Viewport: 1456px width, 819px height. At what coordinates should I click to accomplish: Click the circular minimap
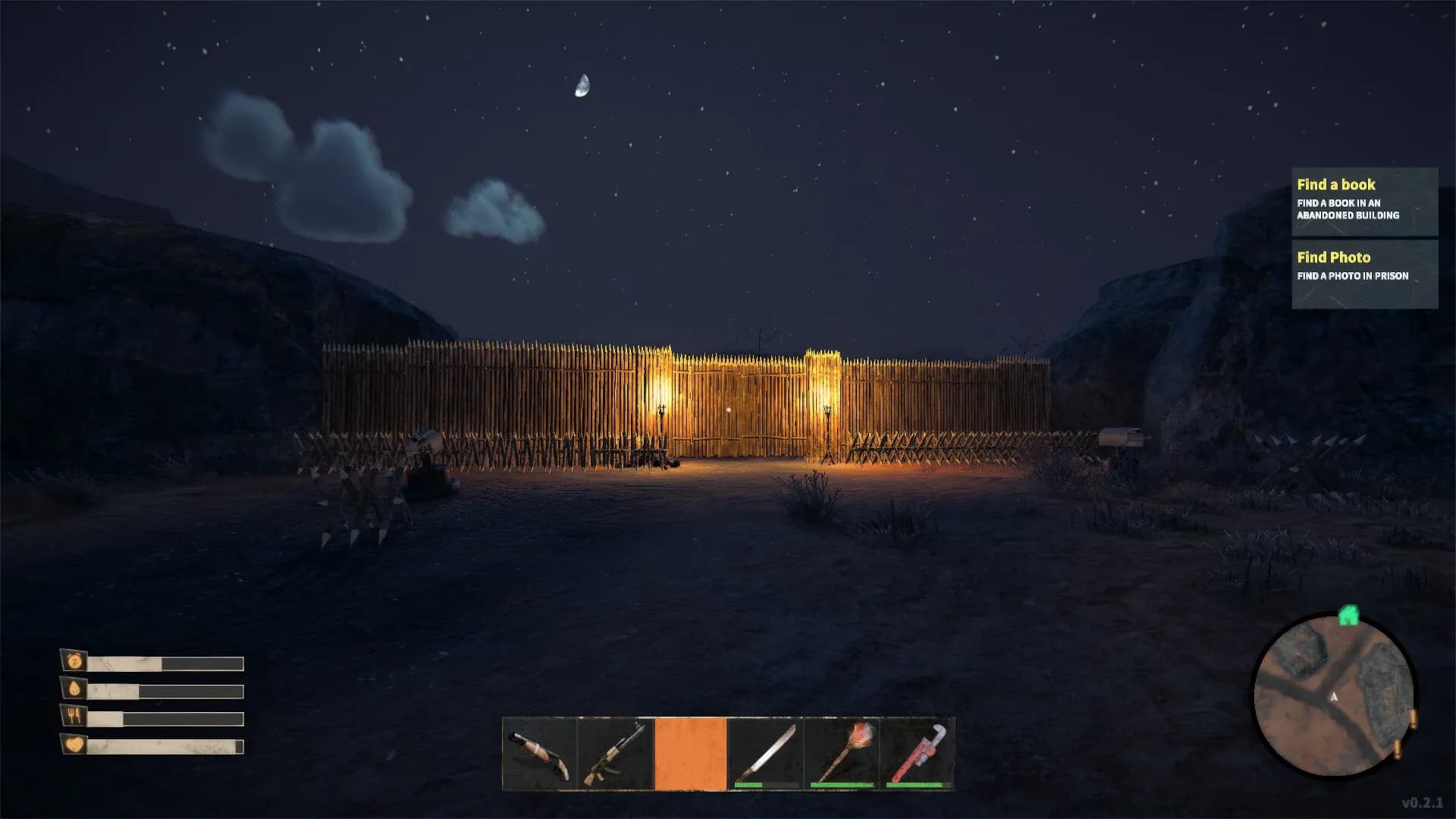pos(1333,696)
